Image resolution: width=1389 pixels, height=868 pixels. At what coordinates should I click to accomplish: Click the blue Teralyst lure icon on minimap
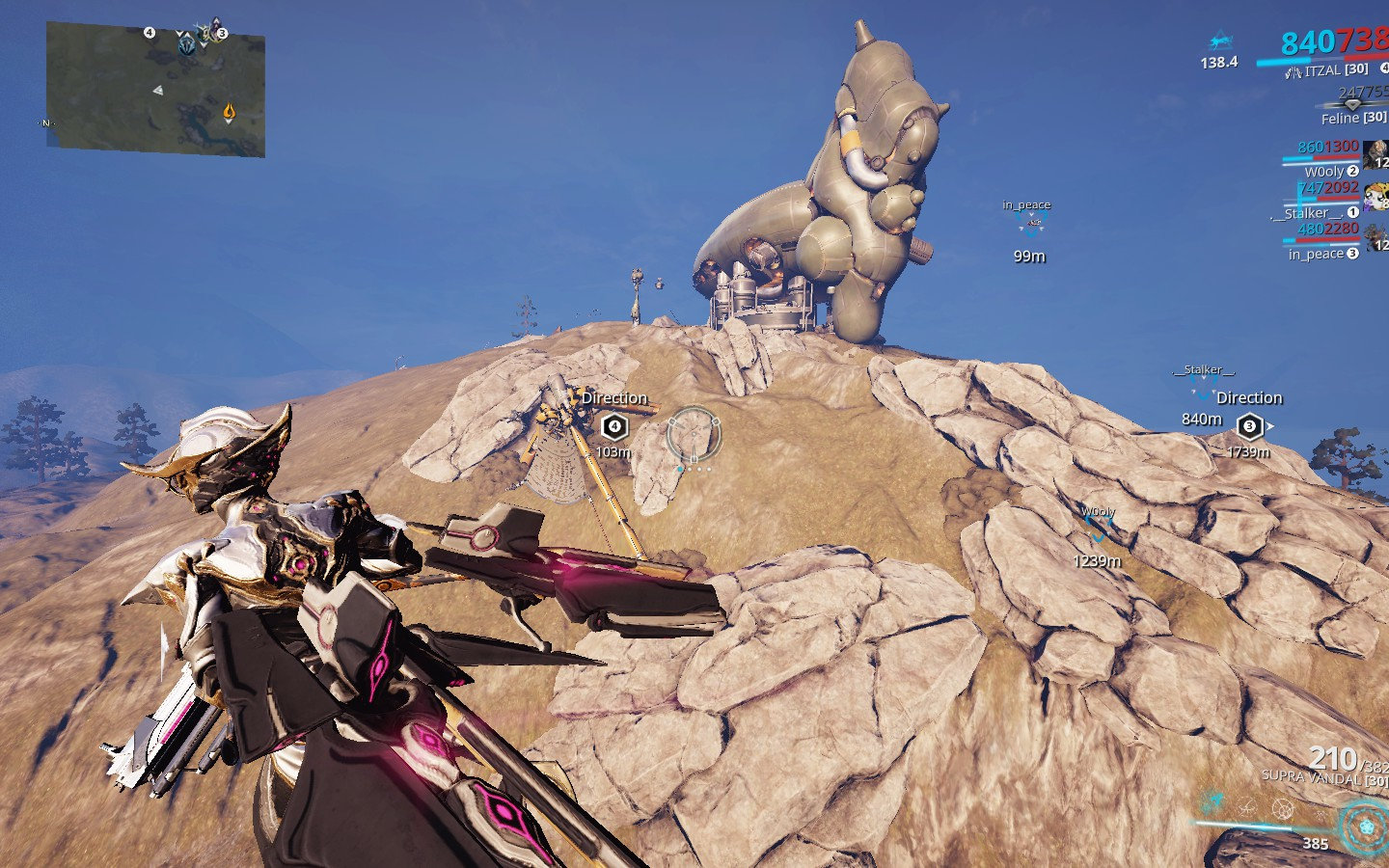(x=187, y=46)
